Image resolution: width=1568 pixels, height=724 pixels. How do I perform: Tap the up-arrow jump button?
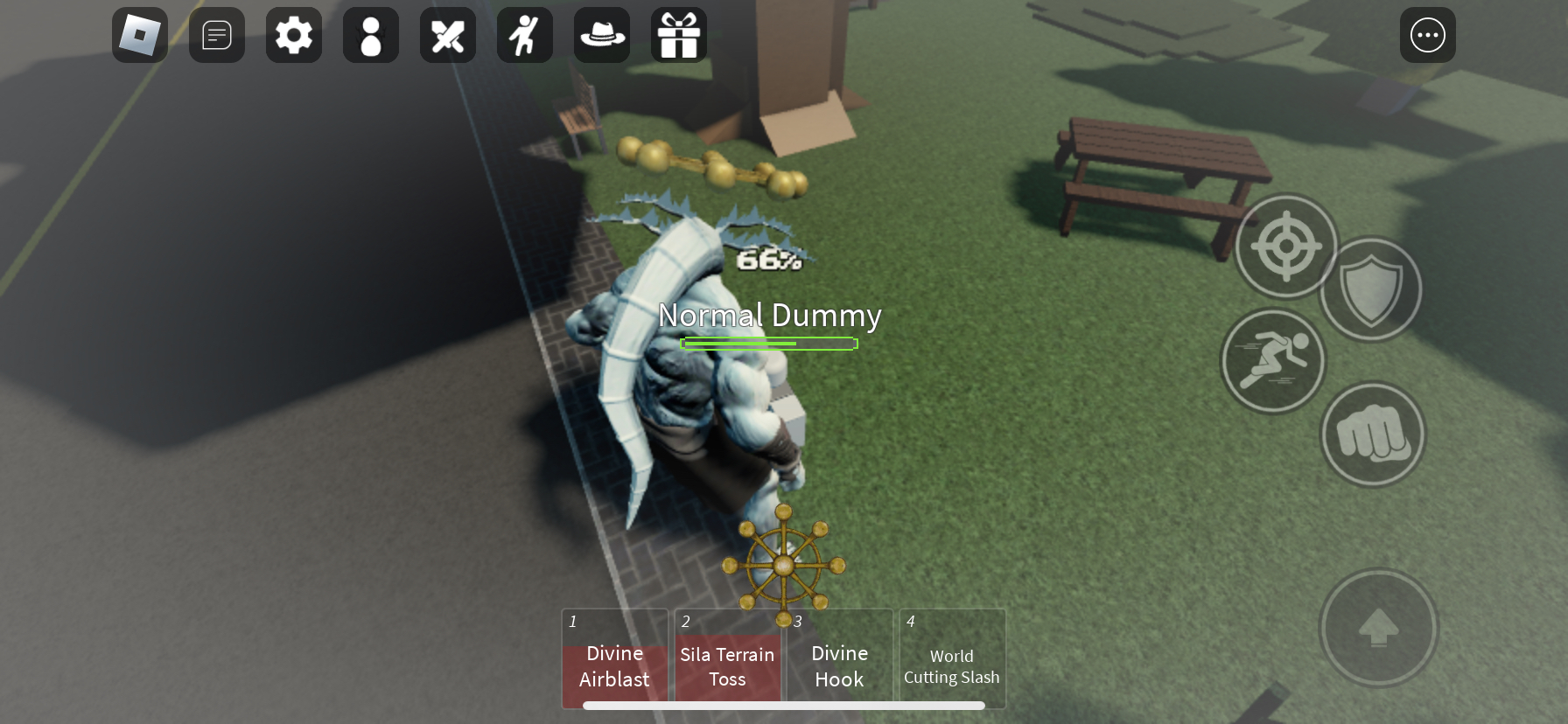click(x=1378, y=627)
